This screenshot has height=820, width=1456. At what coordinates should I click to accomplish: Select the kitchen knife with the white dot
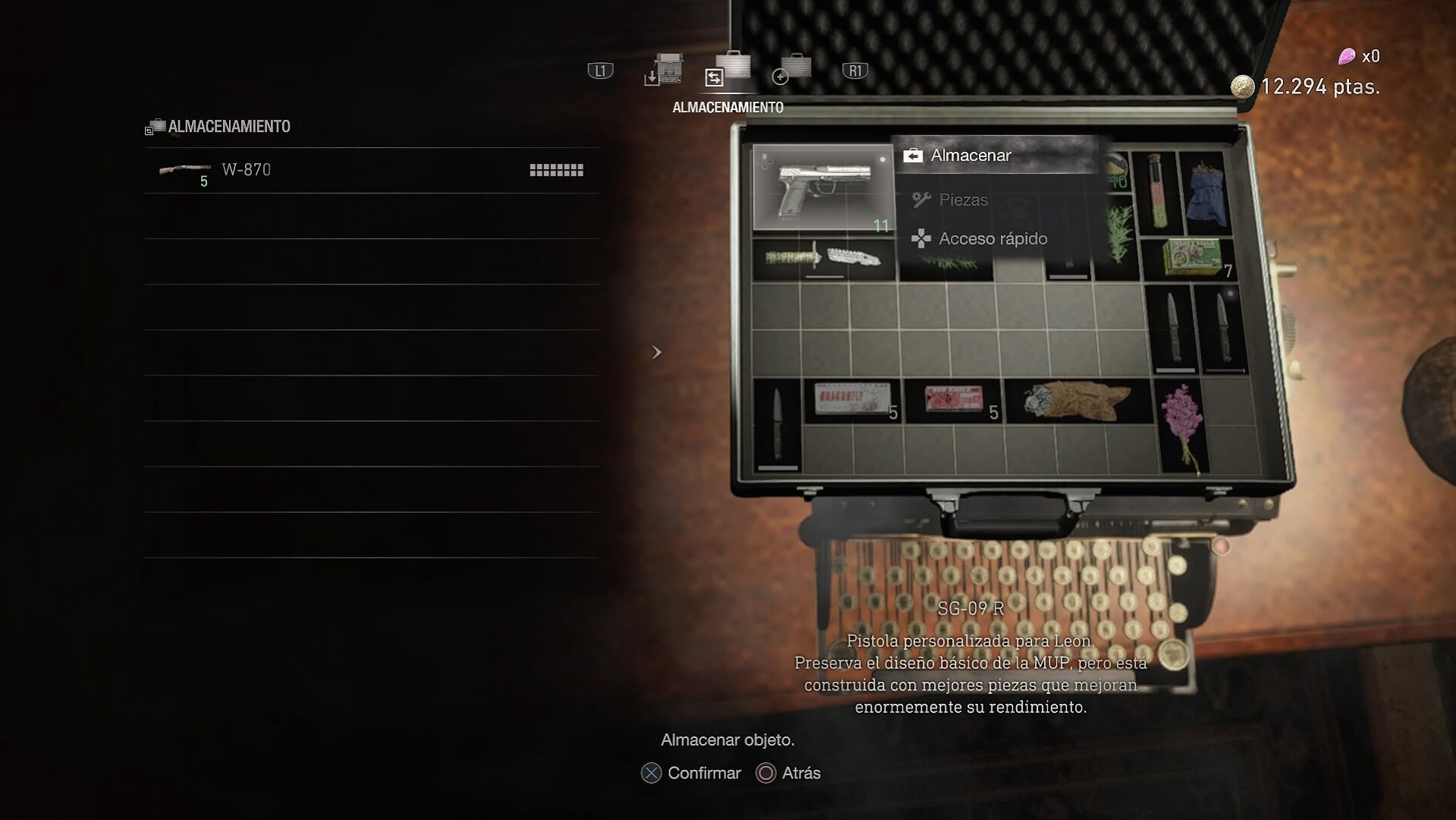[x=1222, y=329]
